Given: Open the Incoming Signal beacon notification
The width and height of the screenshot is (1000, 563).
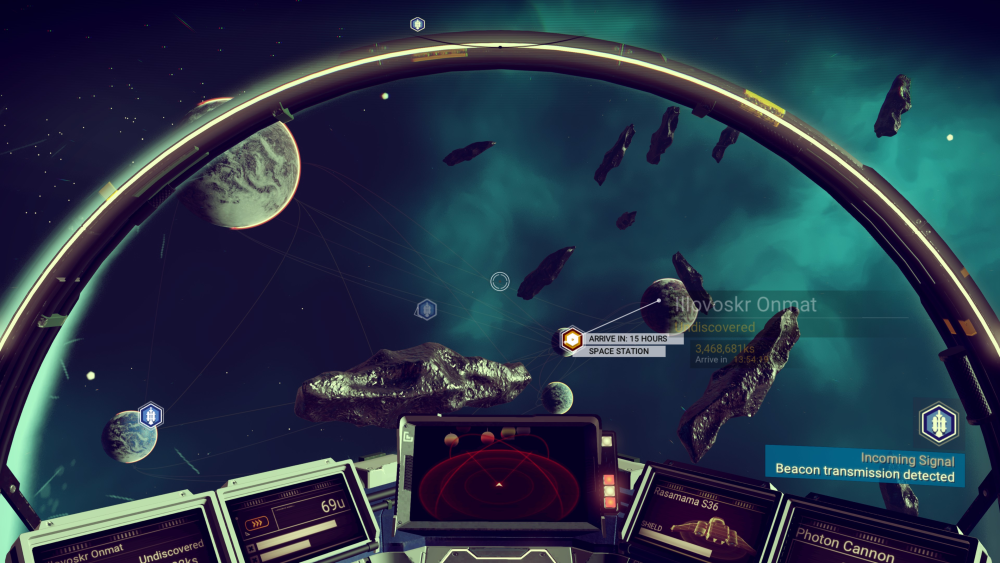Looking at the screenshot, I should click(x=866, y=468).
